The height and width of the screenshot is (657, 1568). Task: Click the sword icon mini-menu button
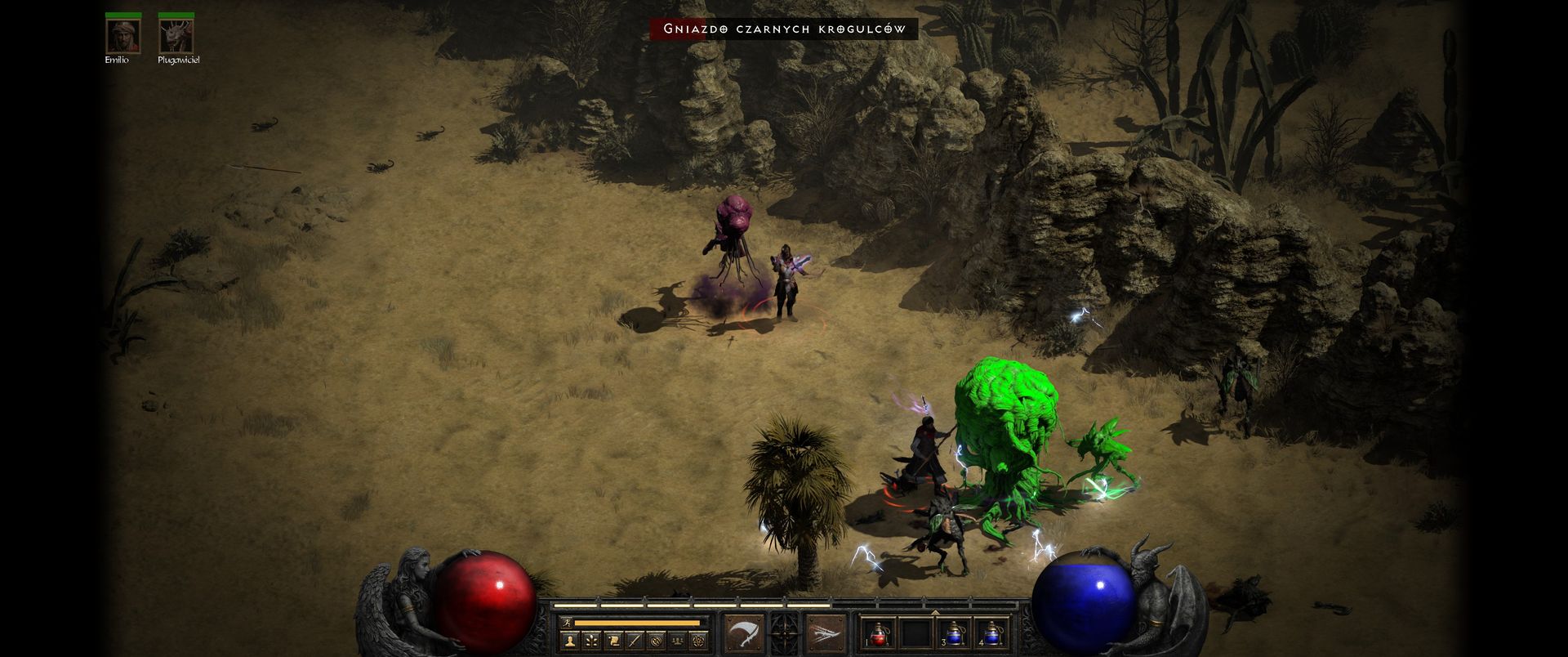click(634, 641)
